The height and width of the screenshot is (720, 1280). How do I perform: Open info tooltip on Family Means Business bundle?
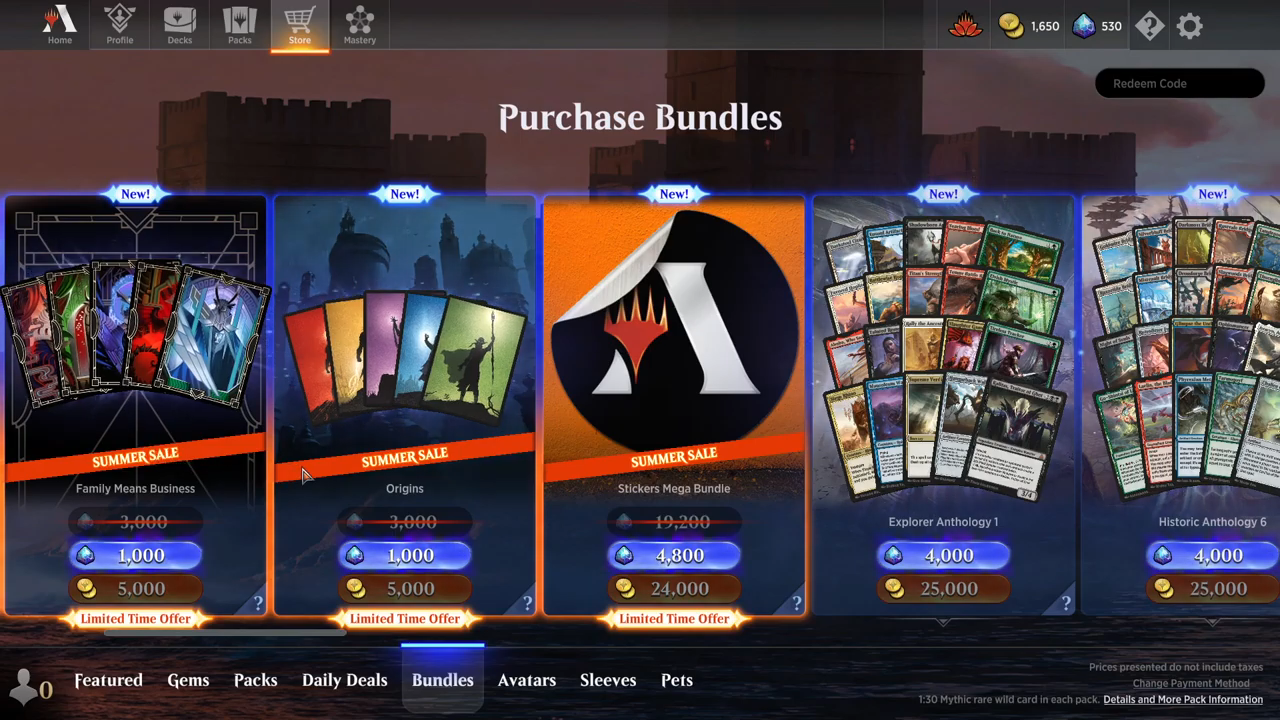(259, 603)
